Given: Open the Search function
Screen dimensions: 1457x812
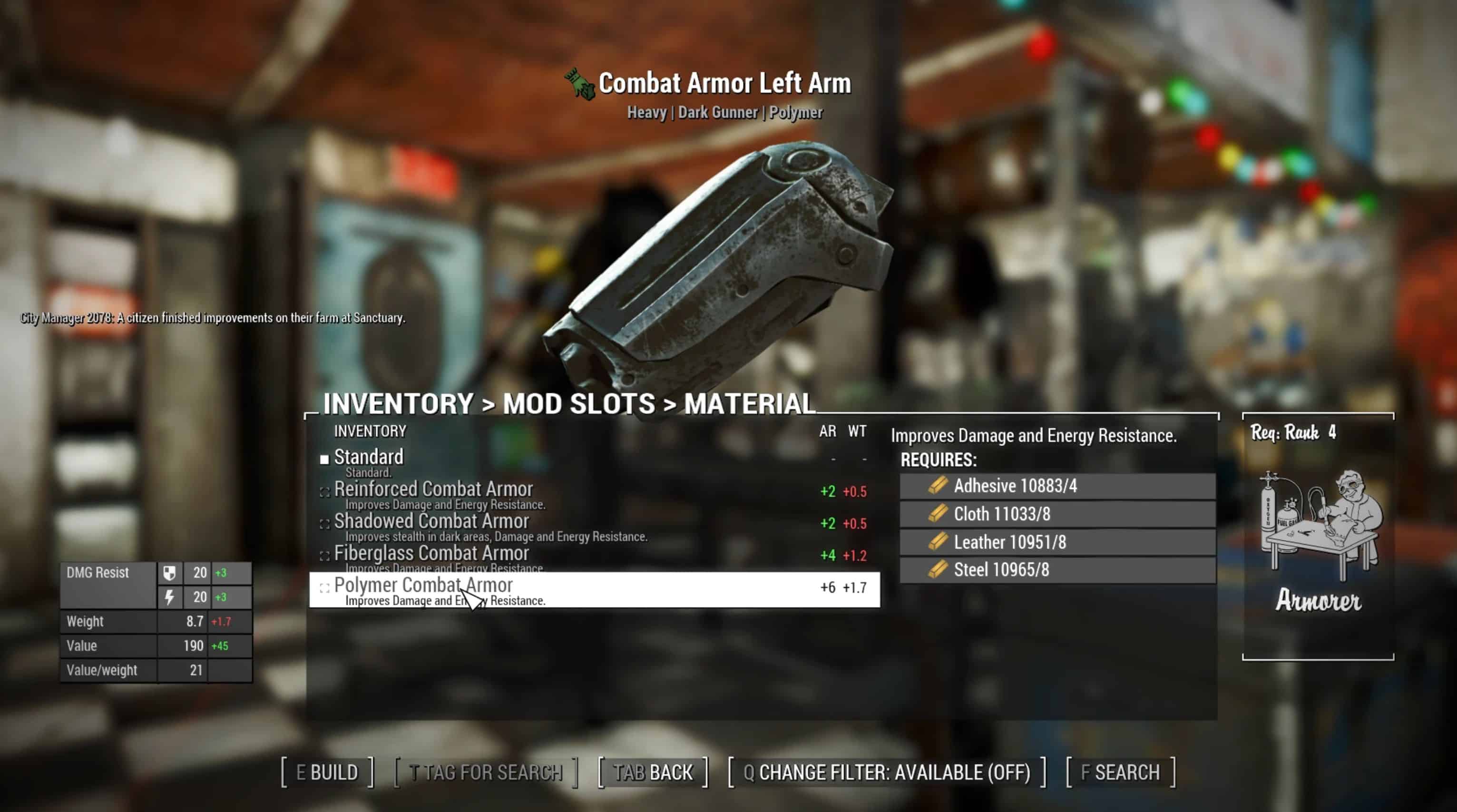Looking at the screenshot, I should 1121,772.
